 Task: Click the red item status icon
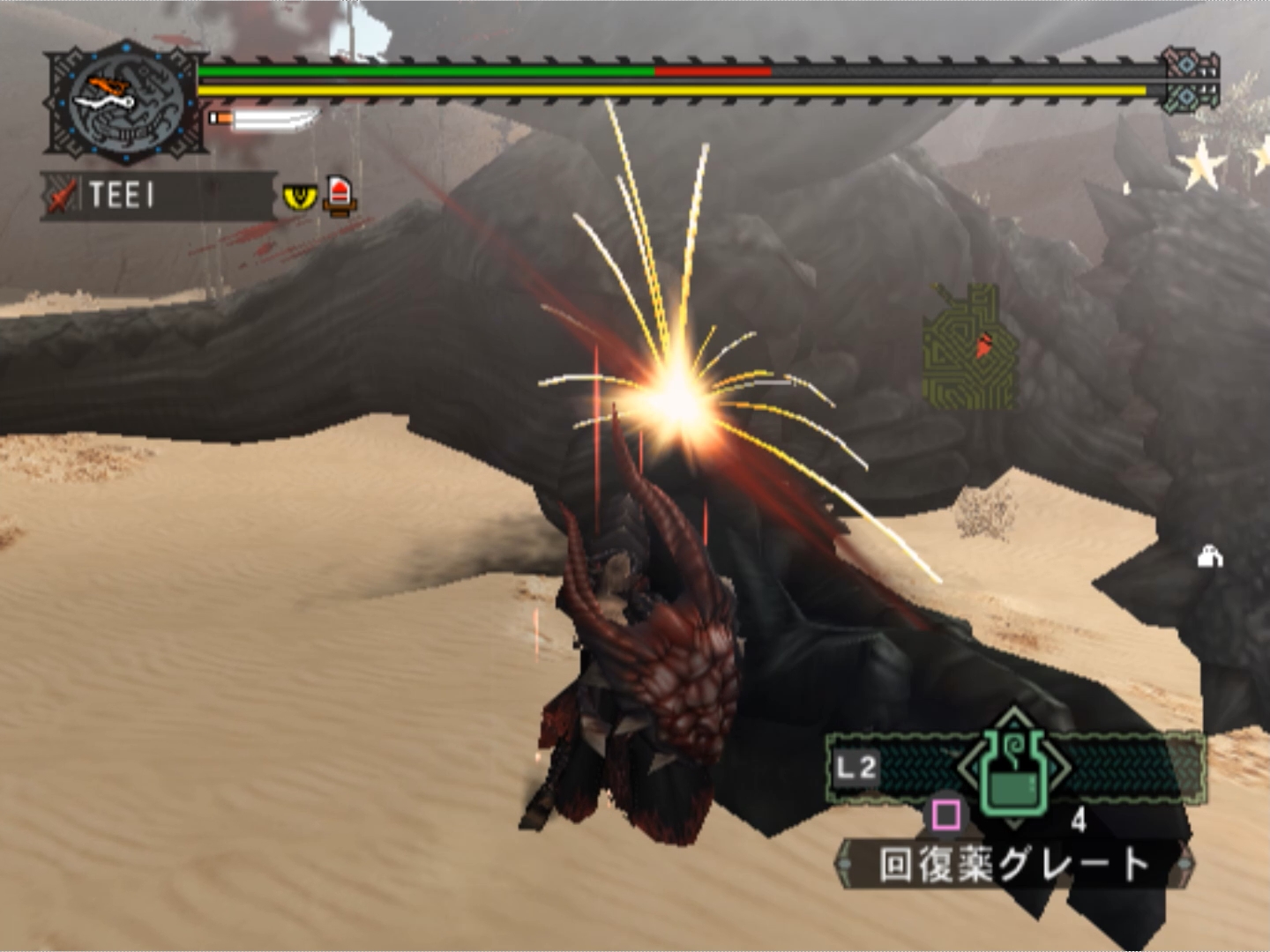(x=340, y=196)
